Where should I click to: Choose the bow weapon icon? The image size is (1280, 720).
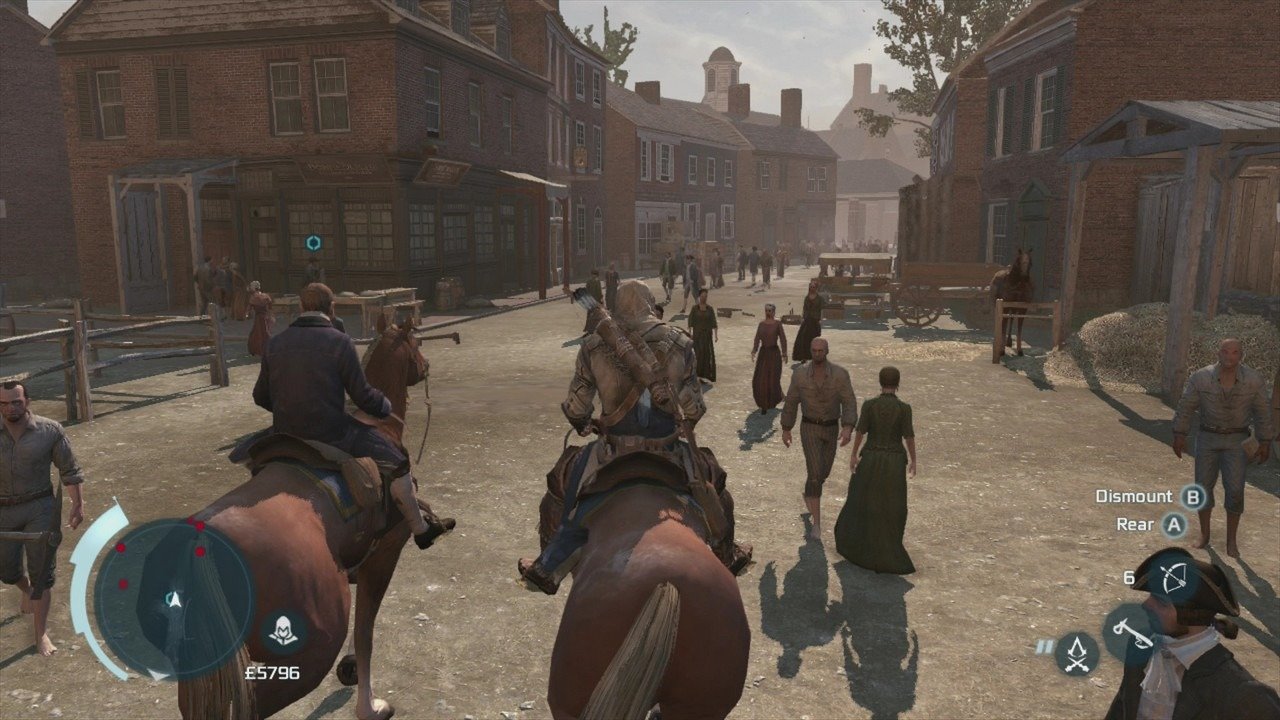[1173, 580]
